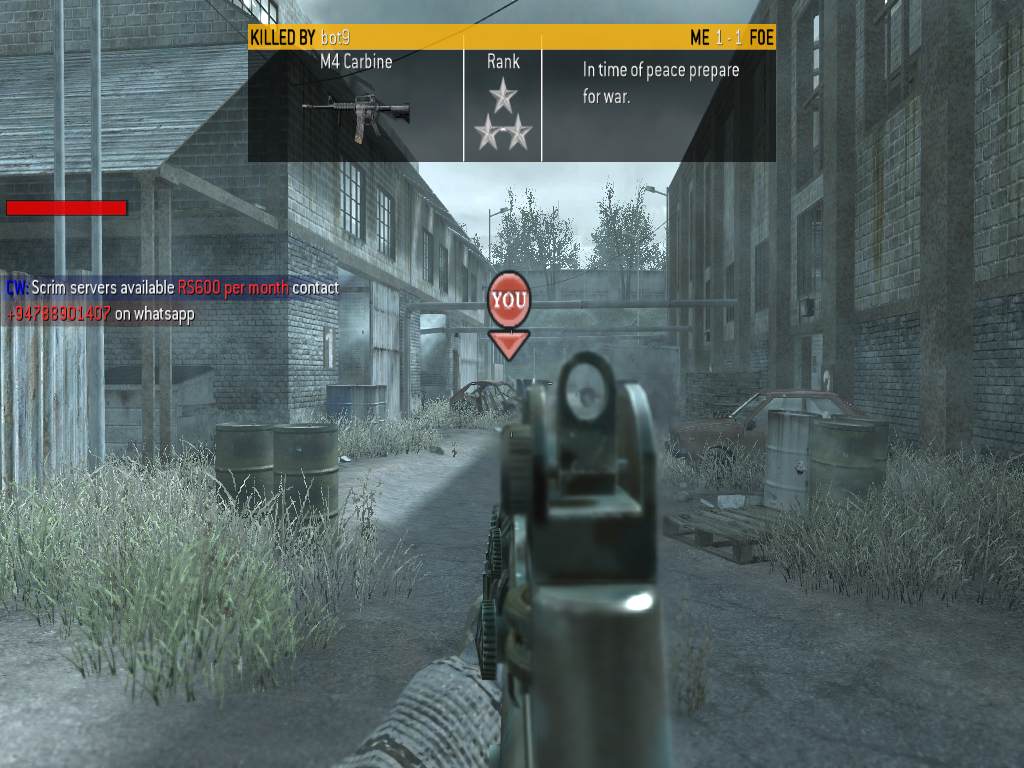Viewport: 1024px width, 768px height.
Task: Select the three-star Rank emblem
Action: 502,117
